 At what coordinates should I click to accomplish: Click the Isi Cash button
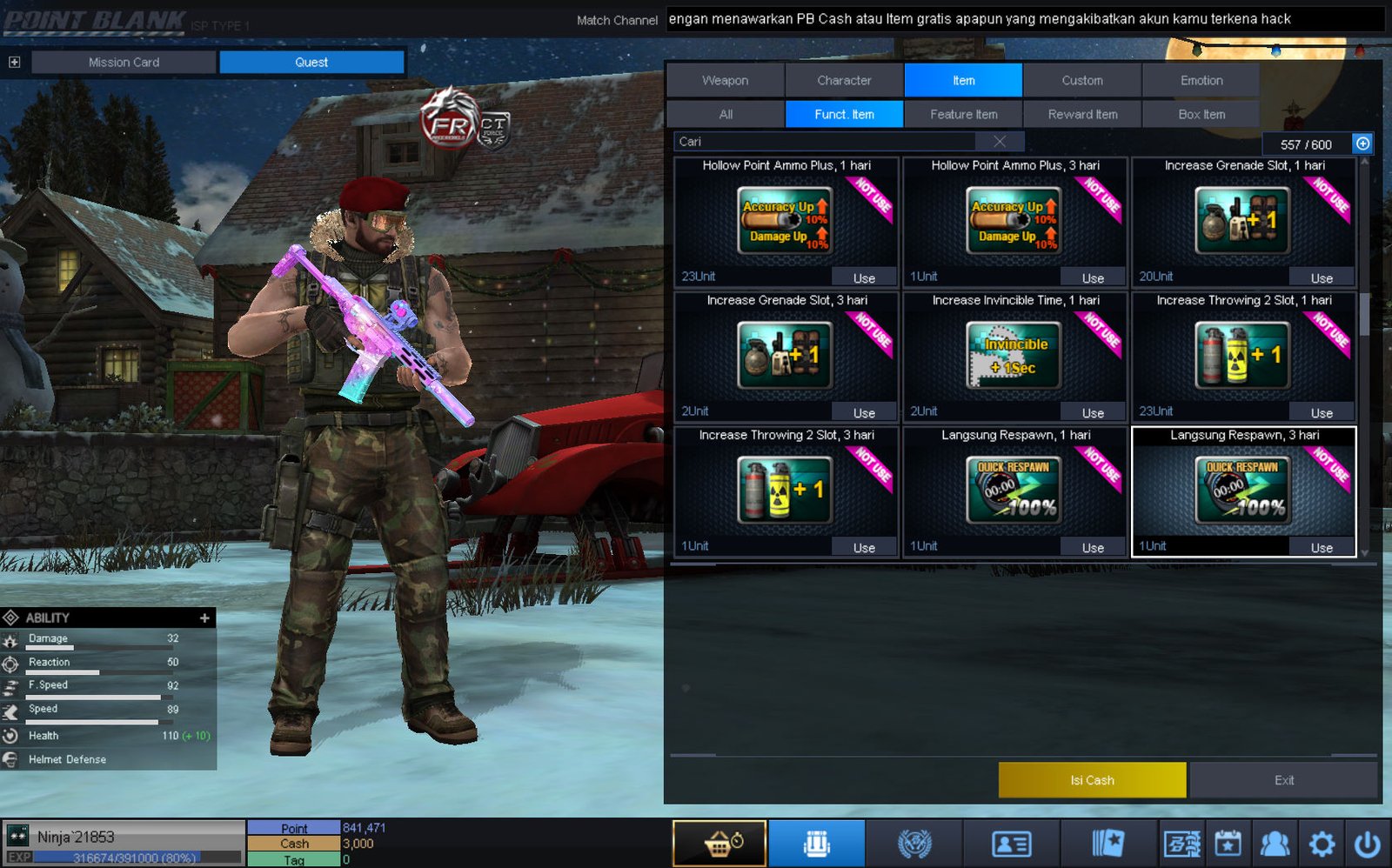pyautogui.click(x=1092, y=780)
